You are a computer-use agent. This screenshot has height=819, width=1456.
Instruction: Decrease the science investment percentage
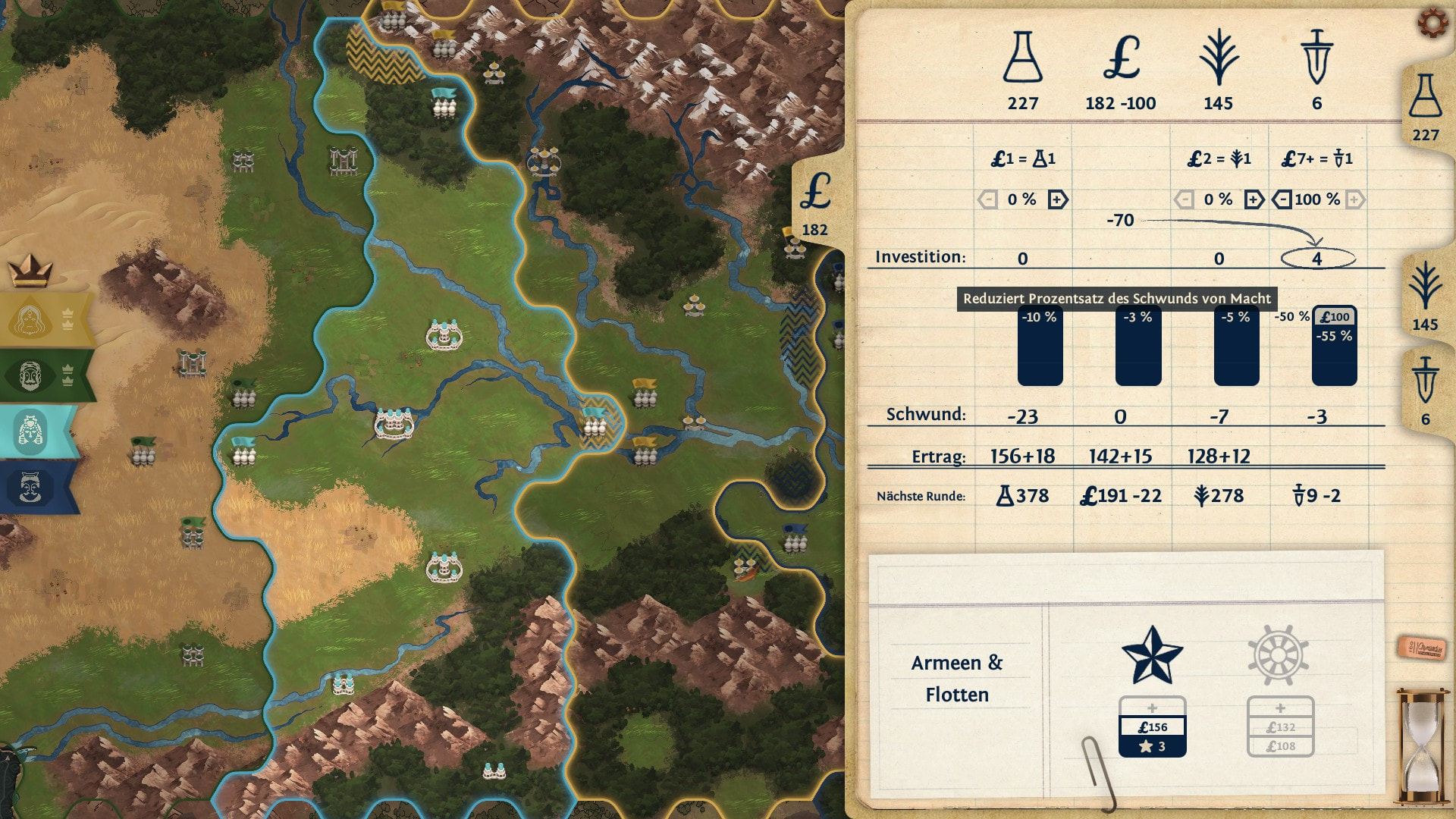[987, 199]
